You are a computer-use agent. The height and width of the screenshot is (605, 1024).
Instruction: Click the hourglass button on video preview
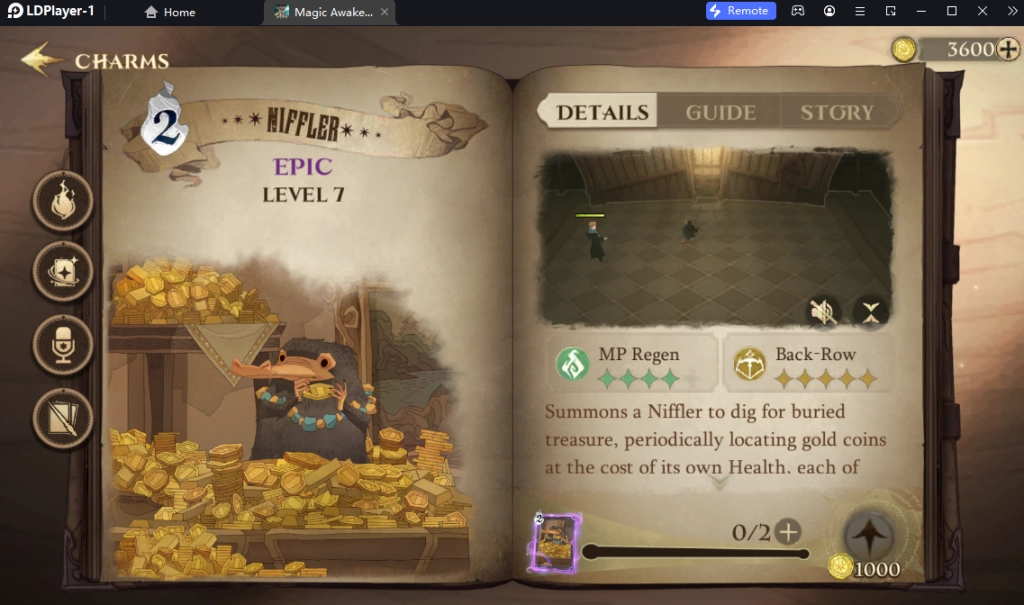point(870,312)
